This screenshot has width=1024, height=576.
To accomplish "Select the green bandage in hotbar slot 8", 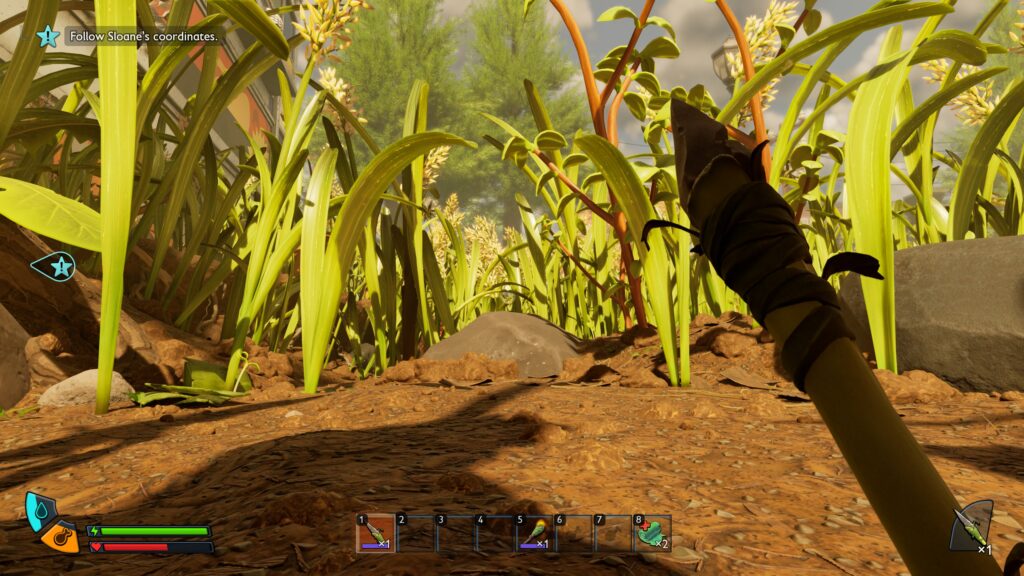I will point(653,533).
